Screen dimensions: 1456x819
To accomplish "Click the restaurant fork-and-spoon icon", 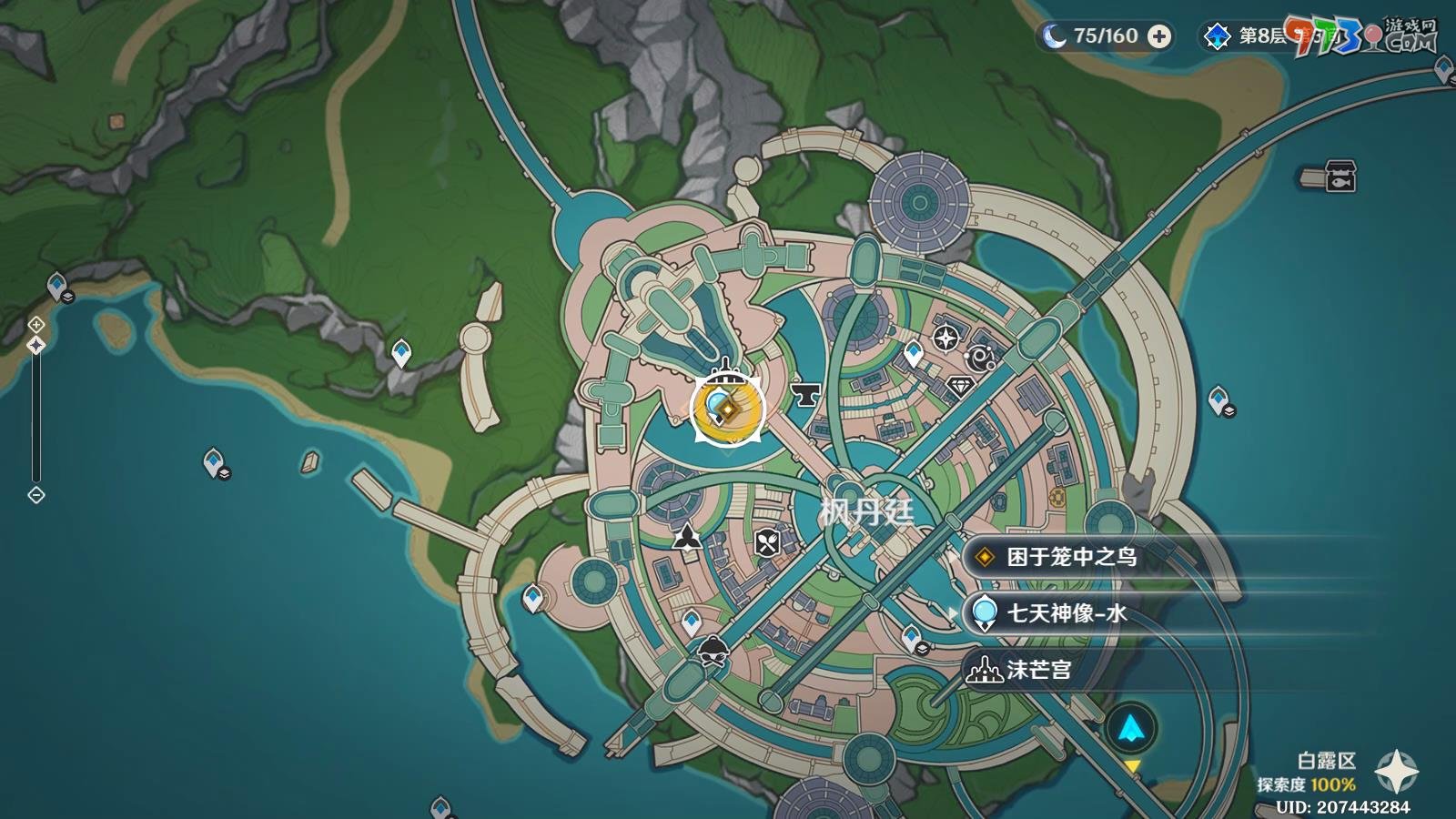I will [x=767, y=541].
